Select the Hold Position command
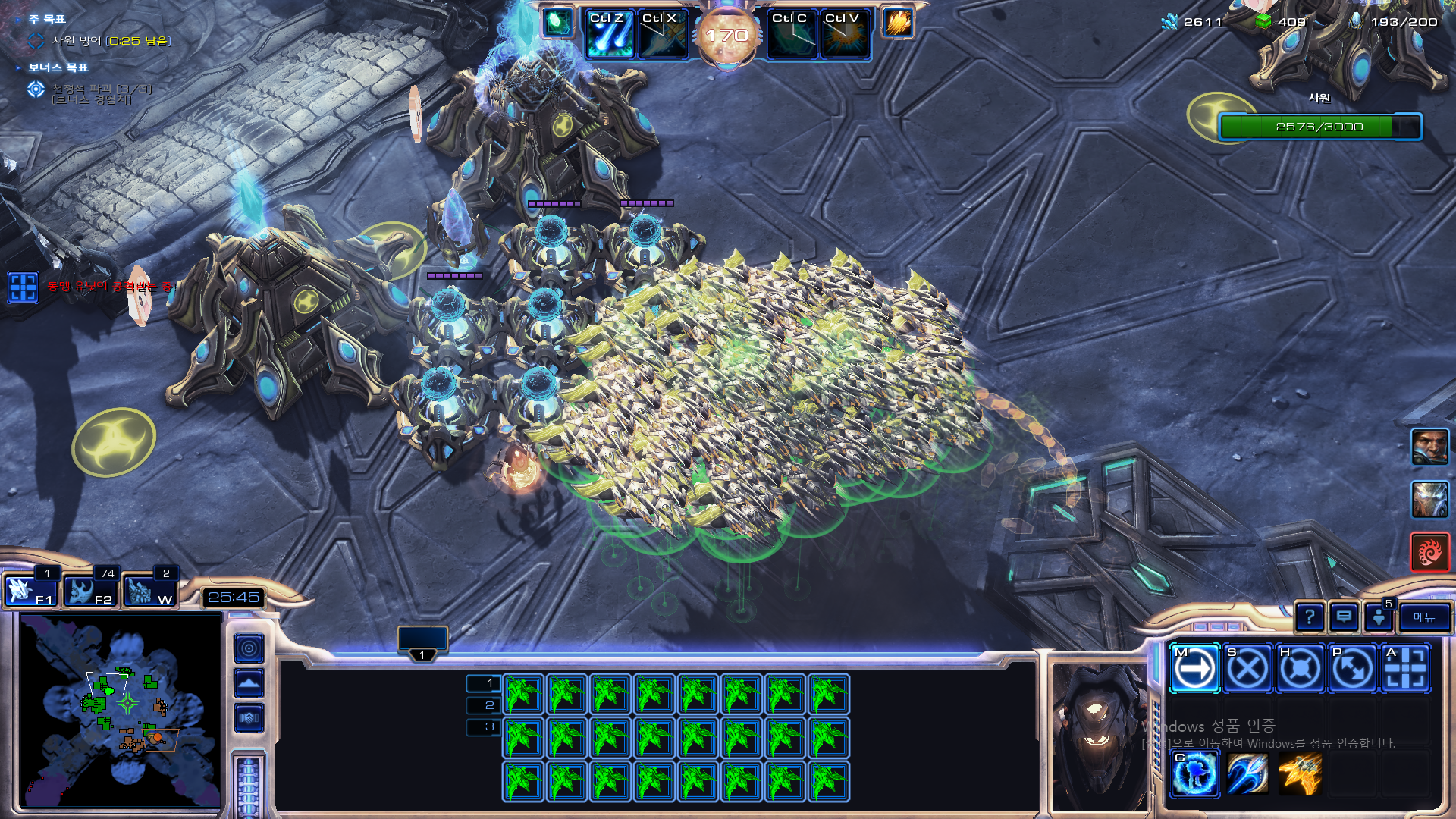Screen dimensions: 1456x819 point(1300,669)
